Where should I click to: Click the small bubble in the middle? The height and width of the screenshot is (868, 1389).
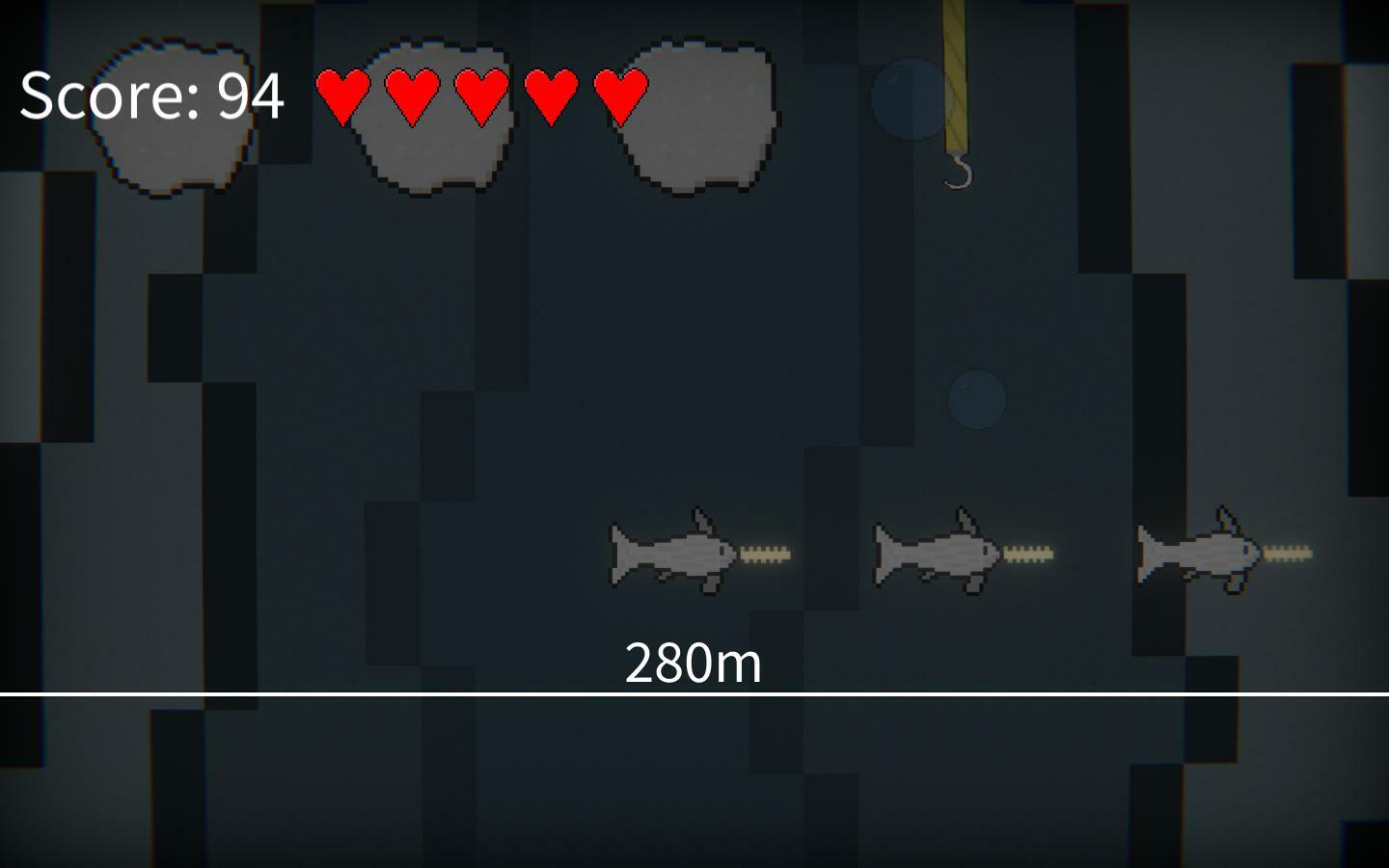pos(977,400)
